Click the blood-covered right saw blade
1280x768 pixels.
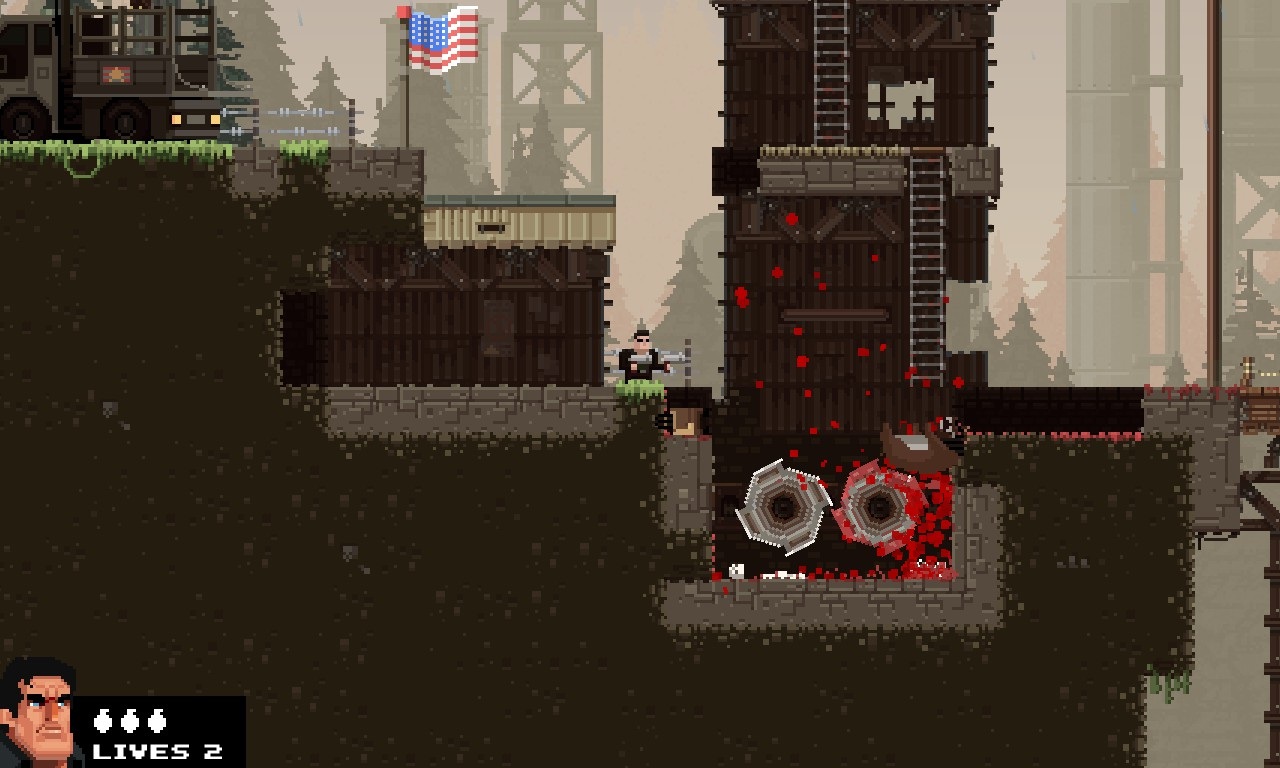[x=877, y=505]
